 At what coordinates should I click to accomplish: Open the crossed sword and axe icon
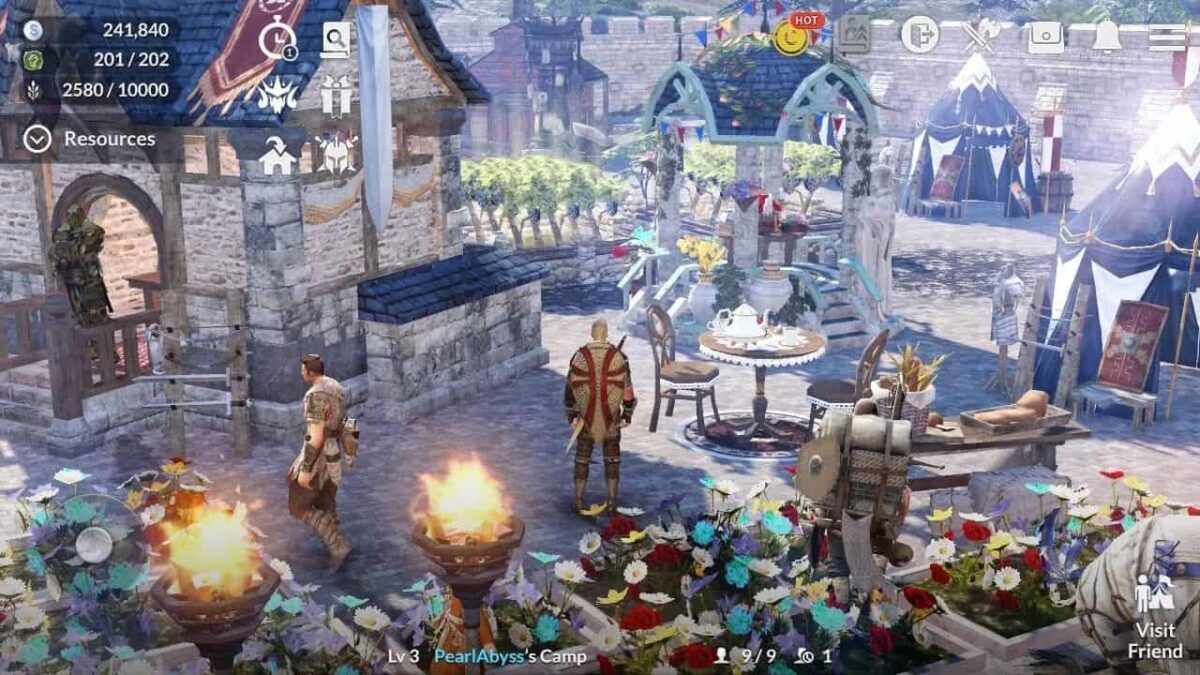[x=981, y=36]
